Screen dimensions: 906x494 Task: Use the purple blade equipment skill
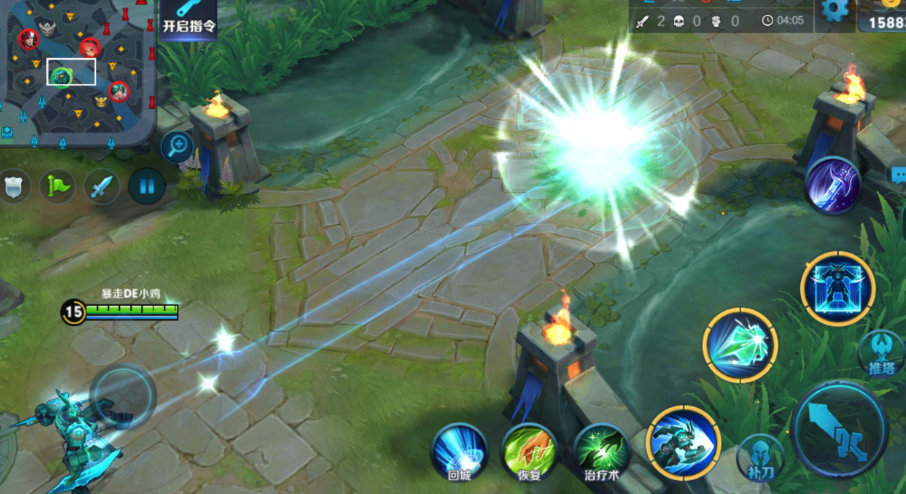click(832, 186)
